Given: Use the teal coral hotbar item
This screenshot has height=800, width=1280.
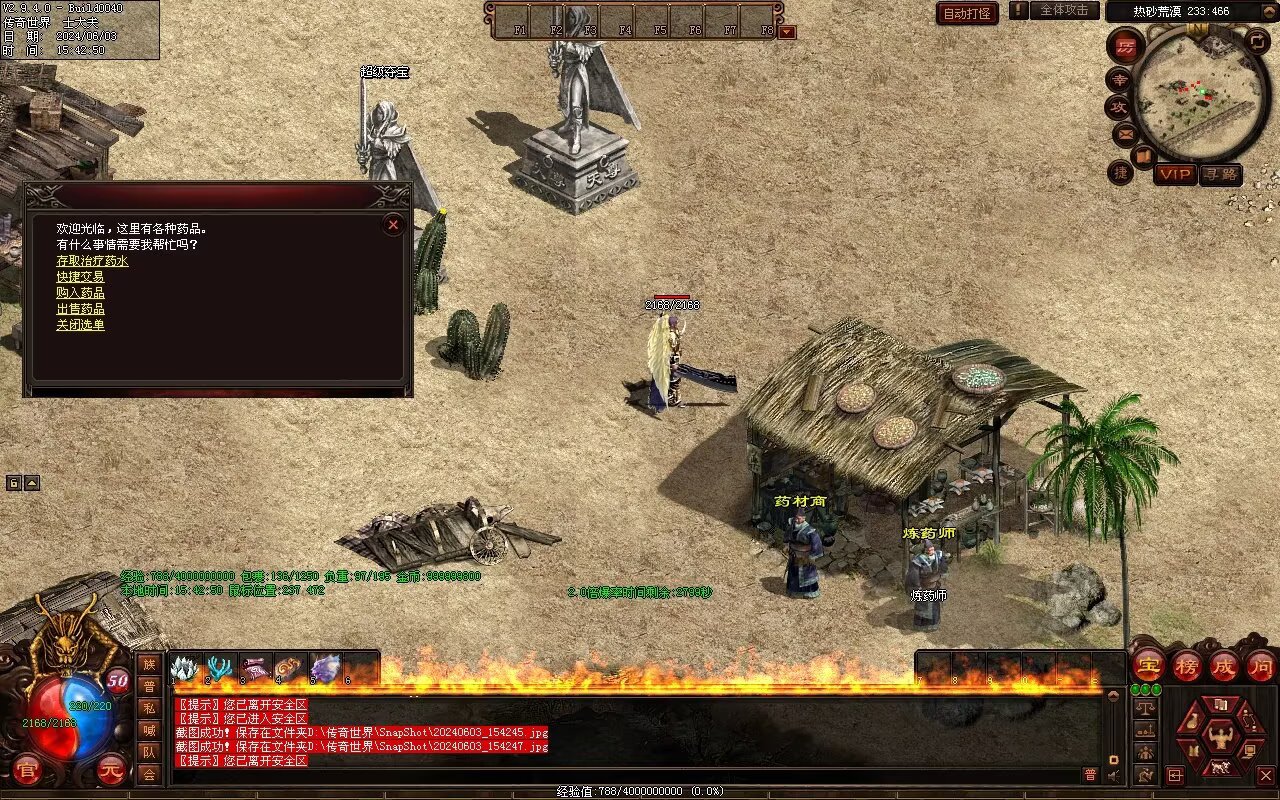Looking at the screenshot, I should (x=220, y=668).
